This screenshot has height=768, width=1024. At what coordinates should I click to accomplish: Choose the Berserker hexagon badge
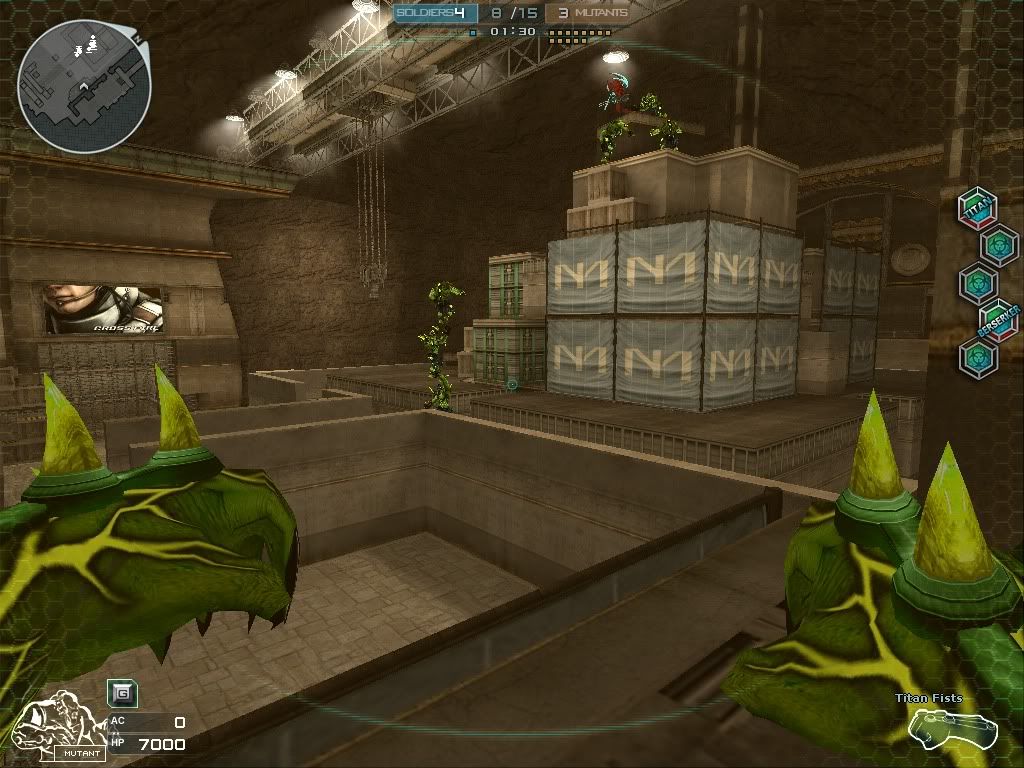(x=997, y=320)
